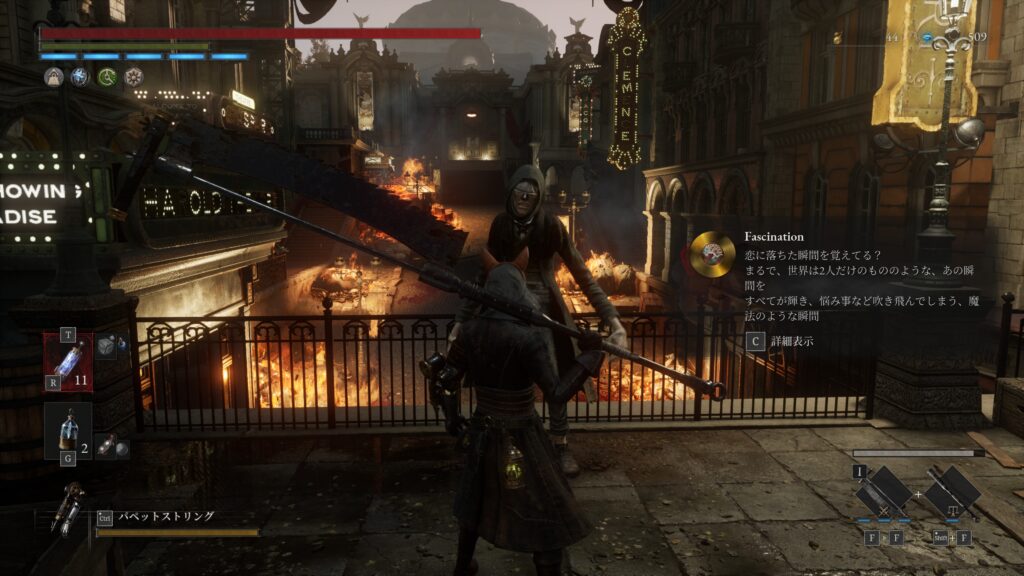Click the grey weight status buff icon
1024x576 pixels.
tap(54, 77)
